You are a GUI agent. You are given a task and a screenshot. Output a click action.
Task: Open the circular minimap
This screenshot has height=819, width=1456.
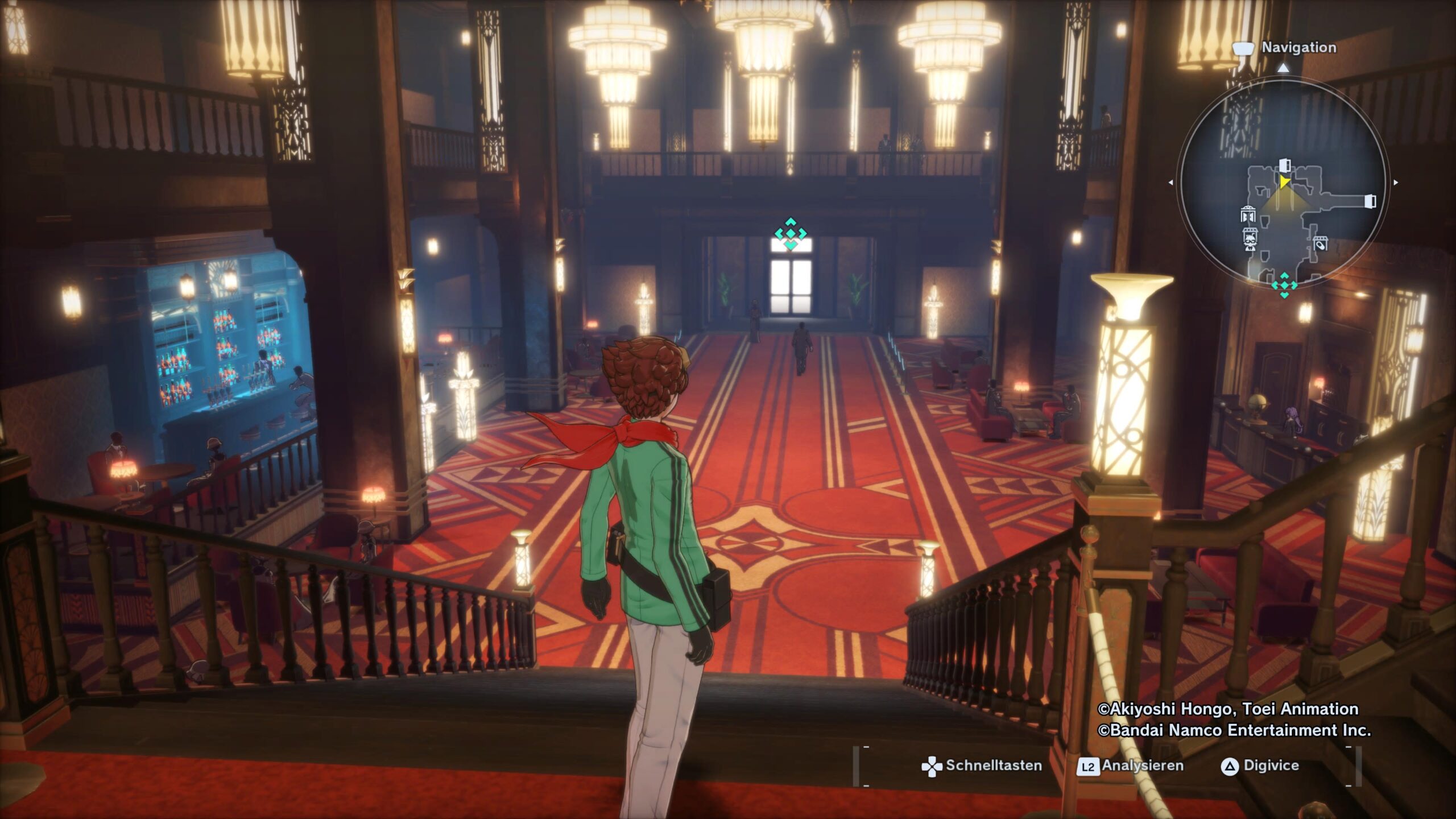point(1283,182)
